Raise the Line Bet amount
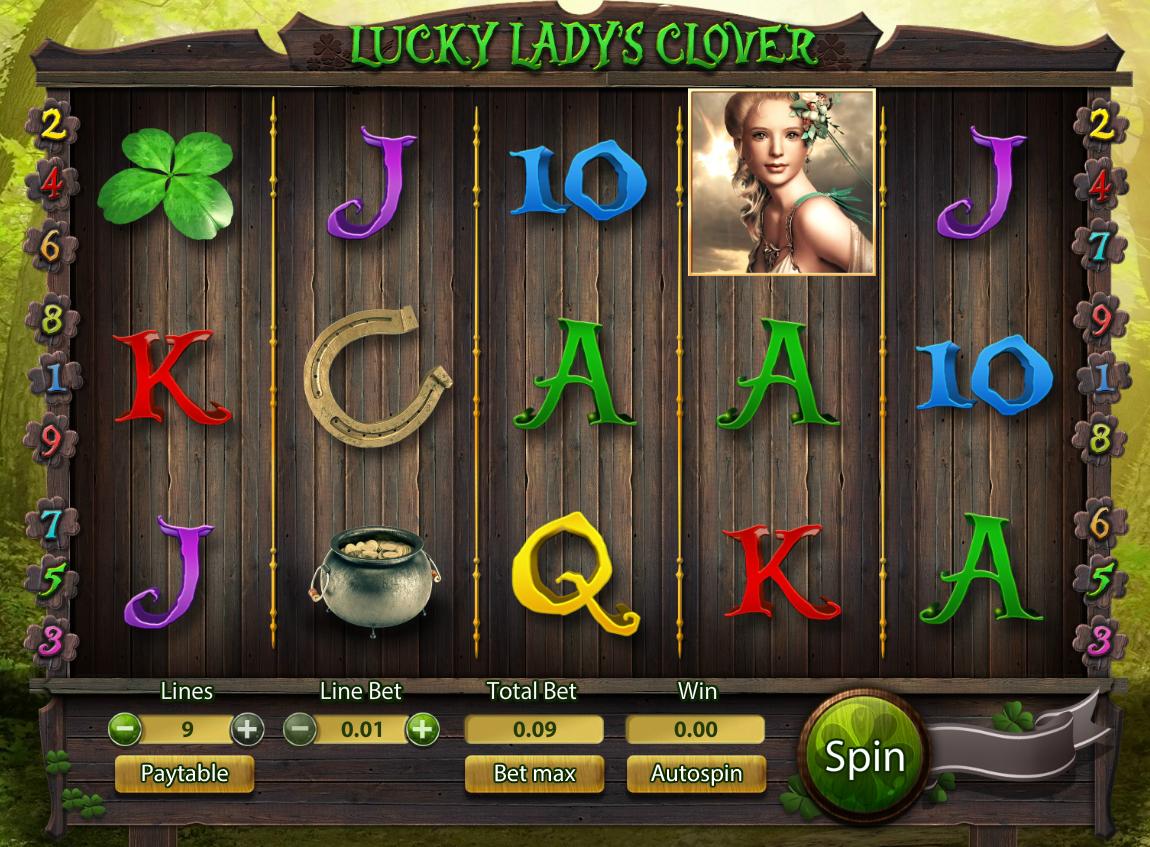 point(422,729)
